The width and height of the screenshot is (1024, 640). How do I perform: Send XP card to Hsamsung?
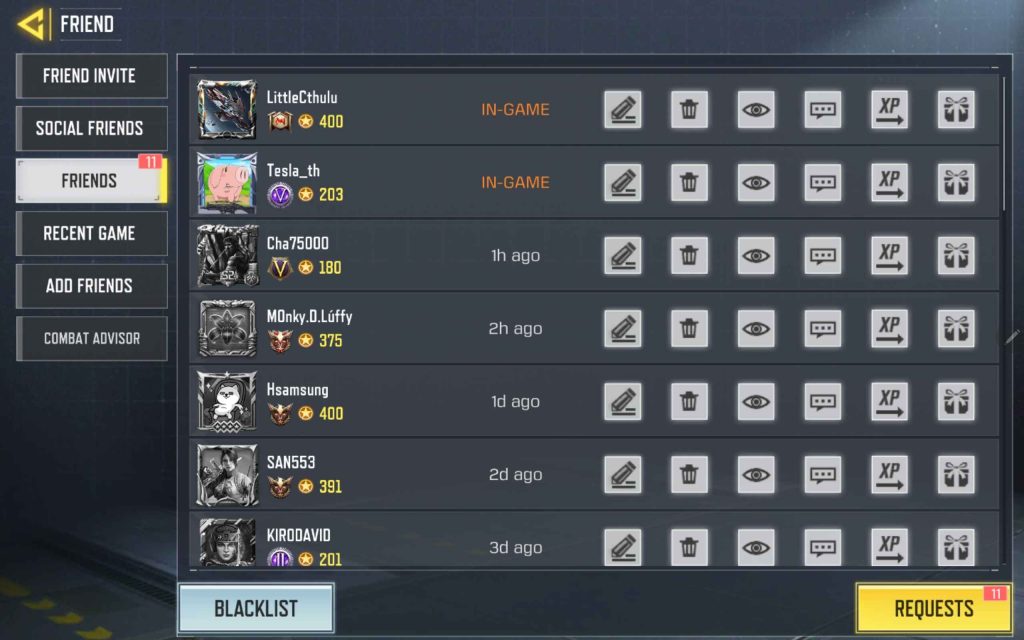889,402
